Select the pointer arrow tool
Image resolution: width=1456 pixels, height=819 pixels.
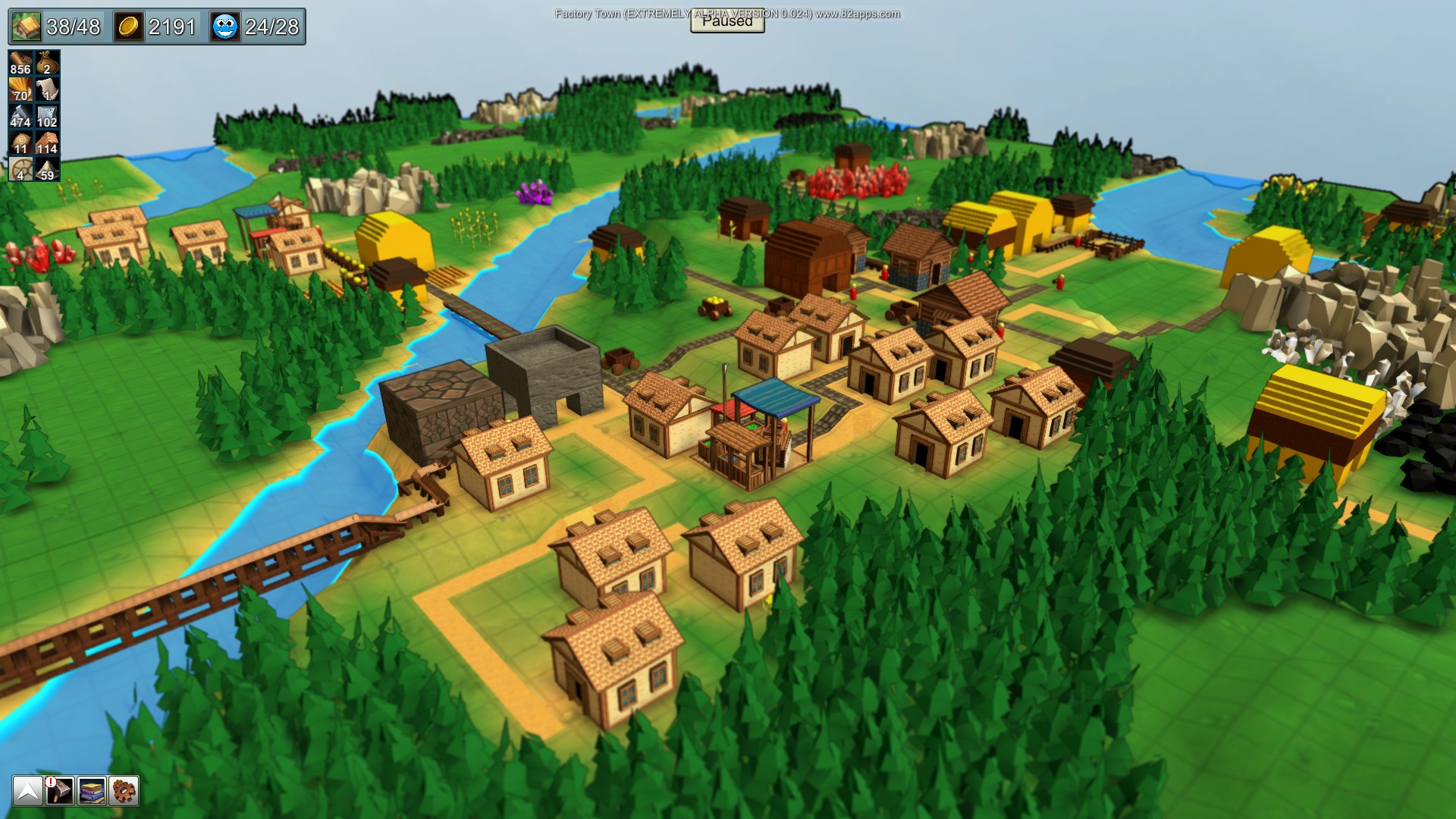tap(28, 791)
